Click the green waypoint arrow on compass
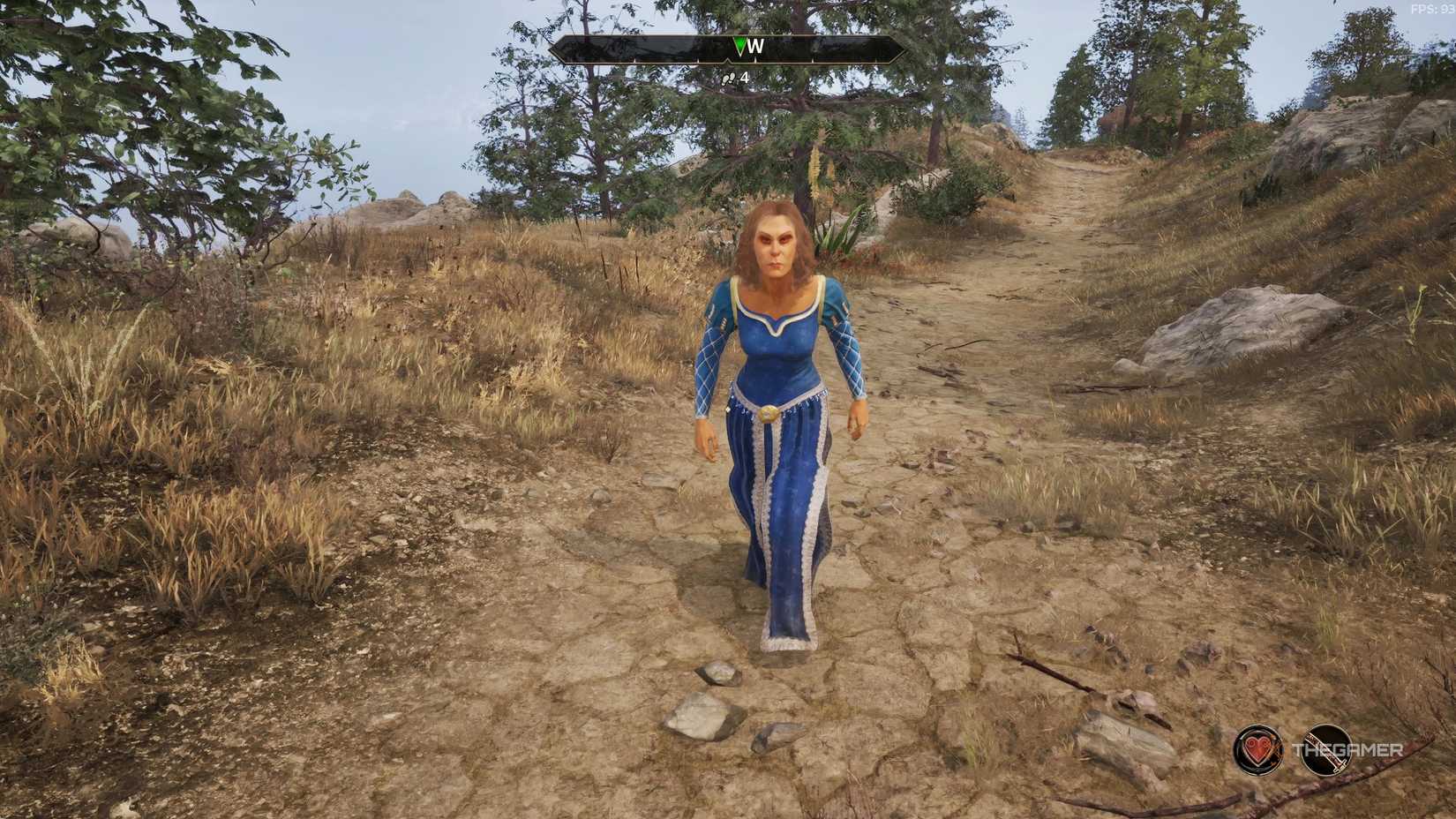The image size is (1456, 819). point(739,45)
